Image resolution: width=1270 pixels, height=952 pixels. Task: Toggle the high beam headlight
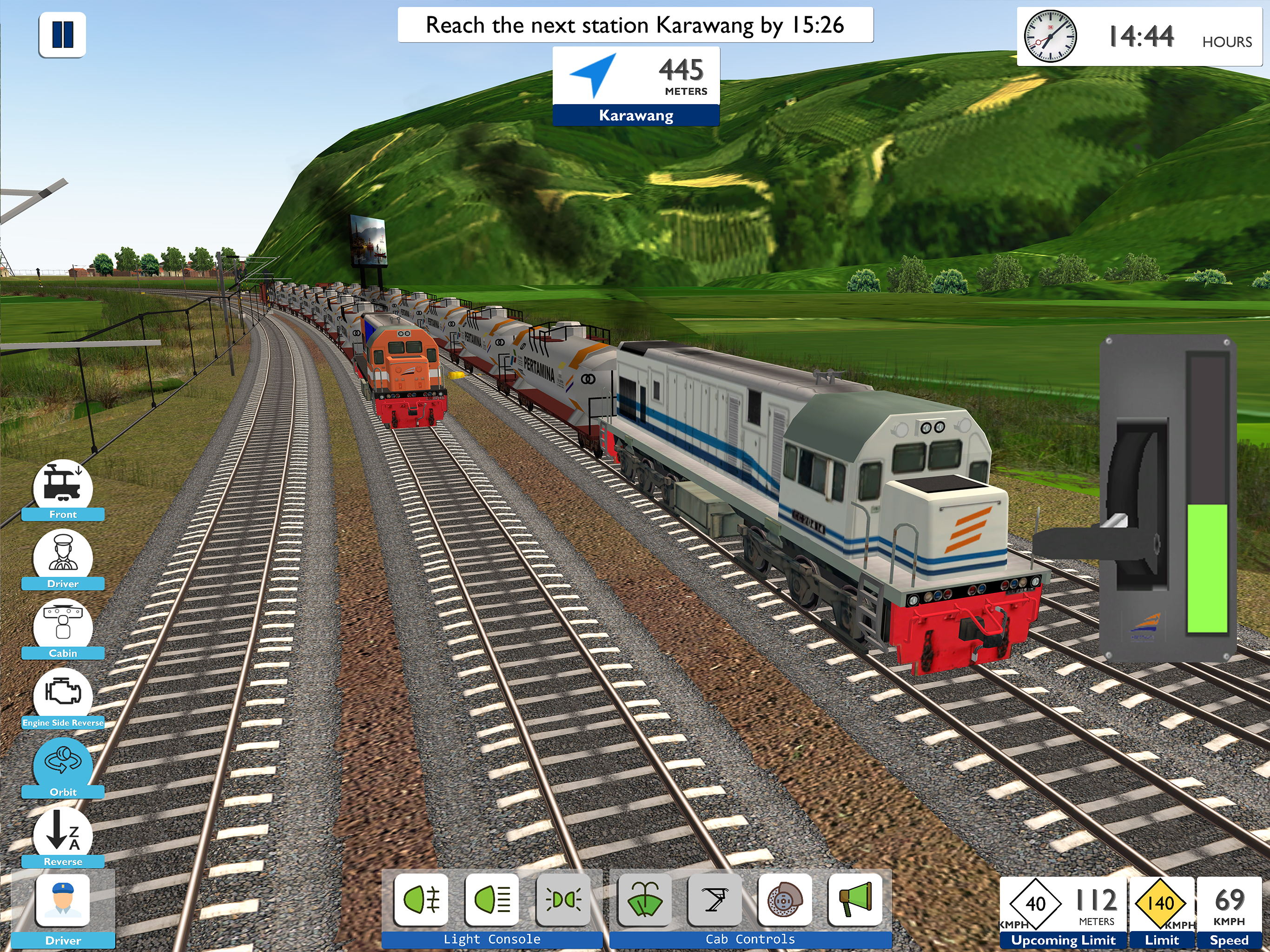[422, 899]
